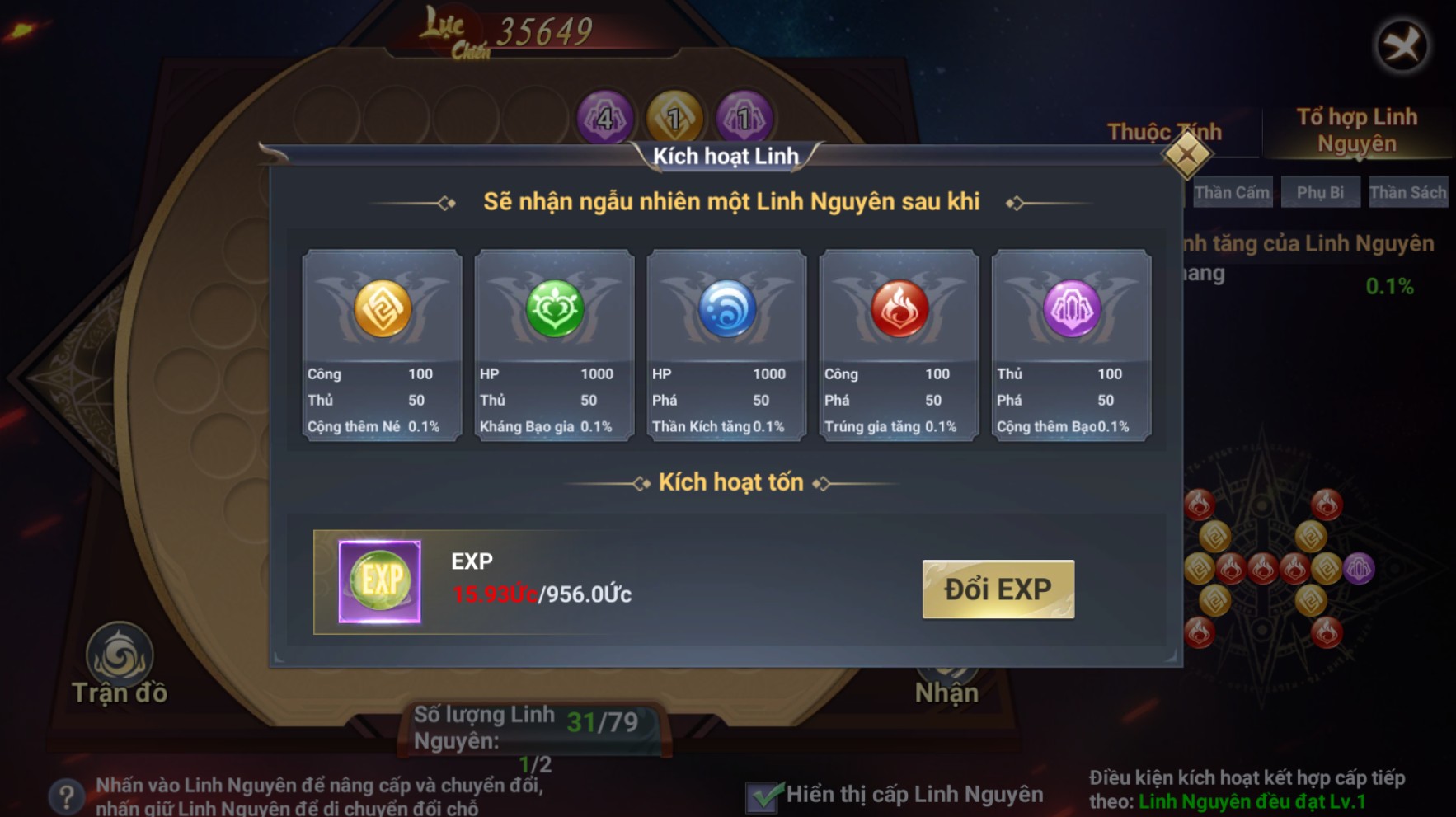
Task: Switch to the Thần Sách category
Action: pyautogui.click(x=1407, y=193)
